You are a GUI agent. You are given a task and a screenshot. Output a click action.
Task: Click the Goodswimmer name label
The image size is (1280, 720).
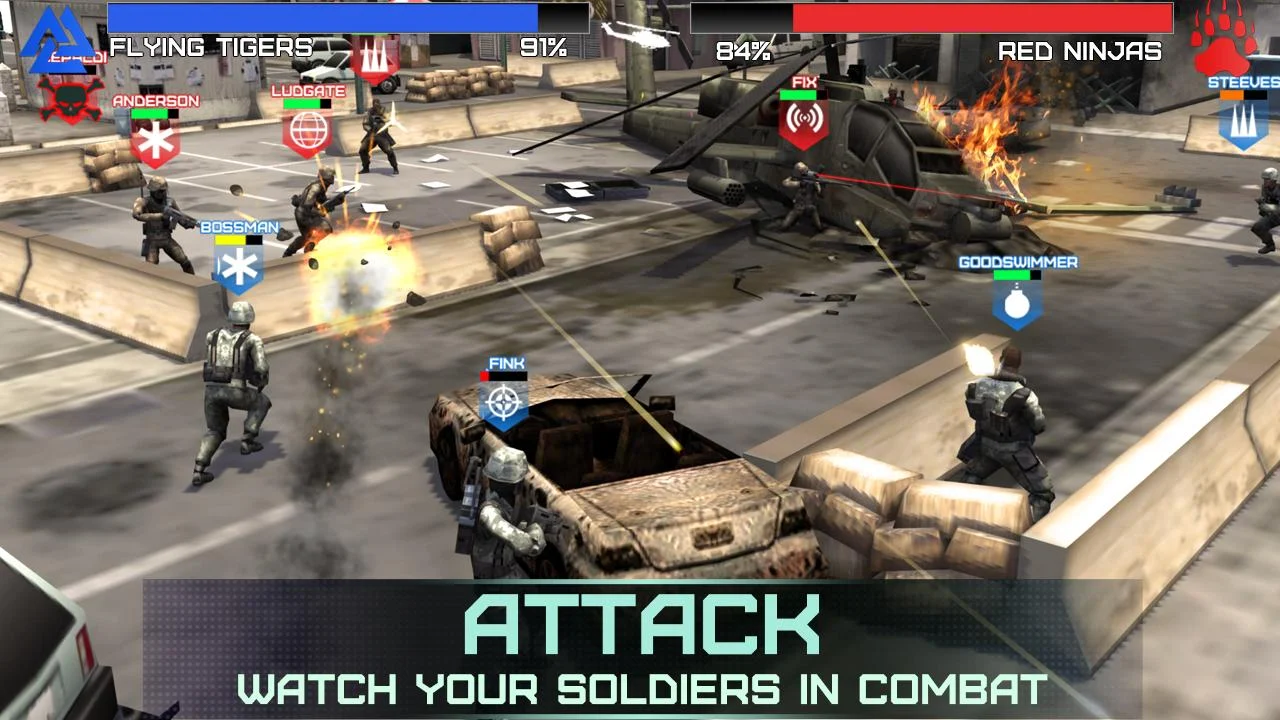(1016, 261)
